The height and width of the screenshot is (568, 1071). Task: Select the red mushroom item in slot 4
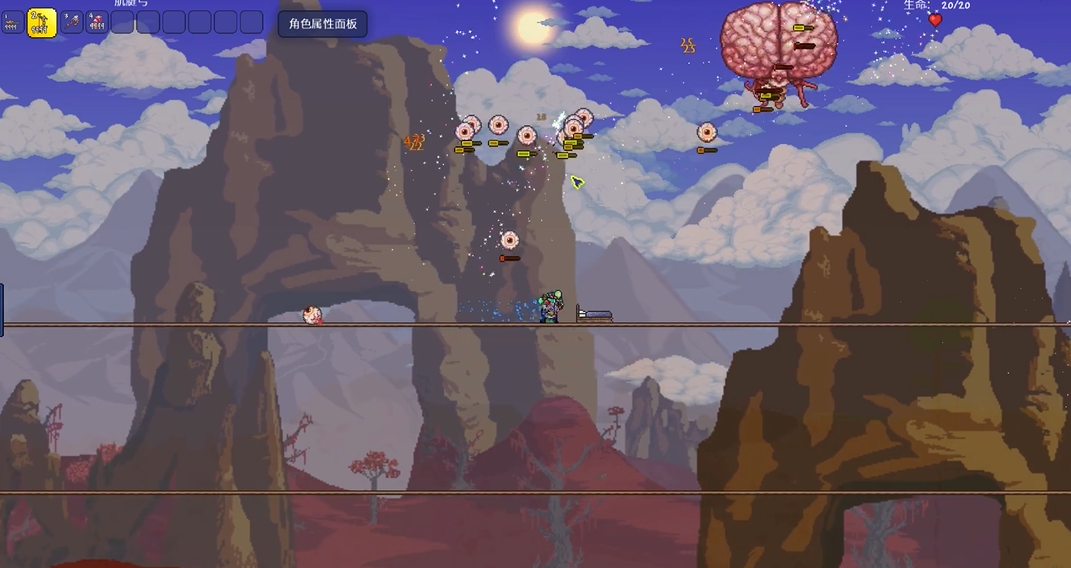click(x=97, y=22)
